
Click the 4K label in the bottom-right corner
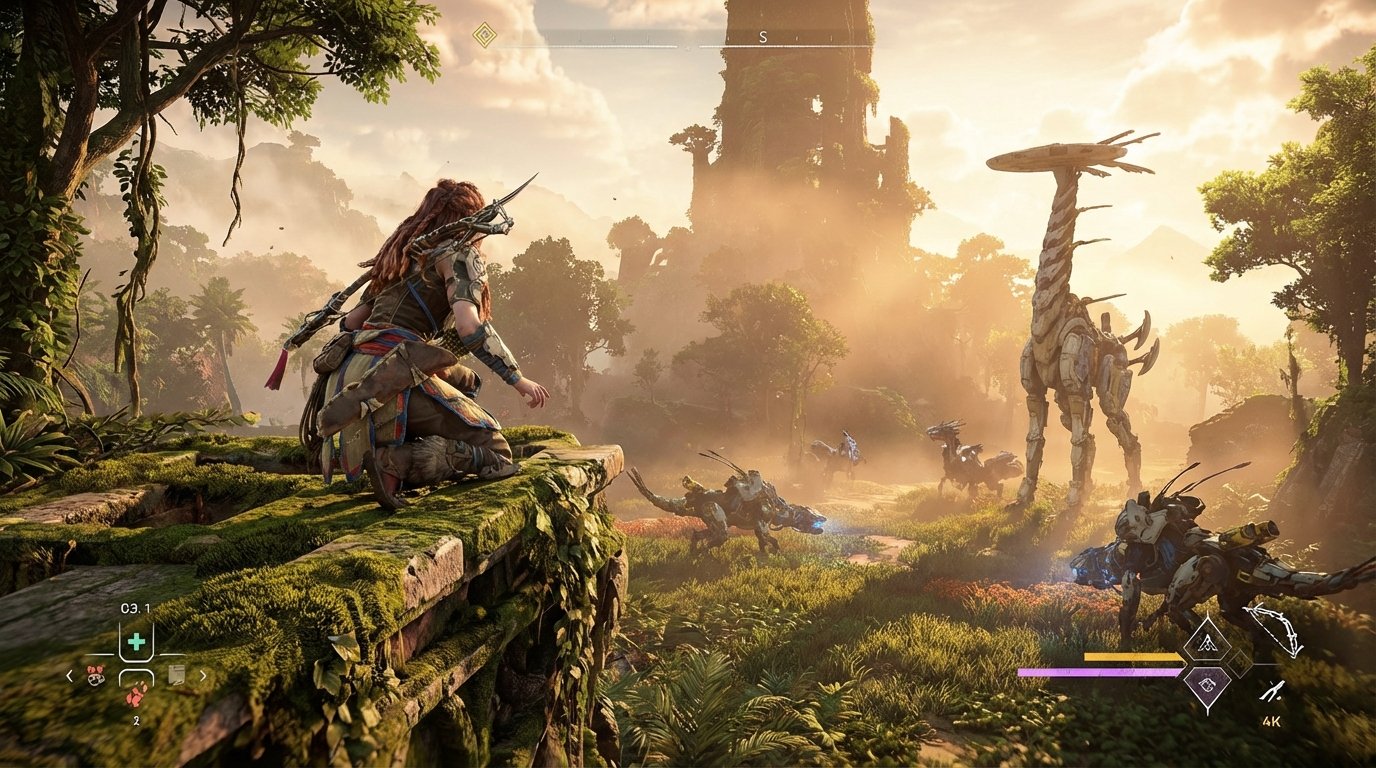tap(1272, 721)
